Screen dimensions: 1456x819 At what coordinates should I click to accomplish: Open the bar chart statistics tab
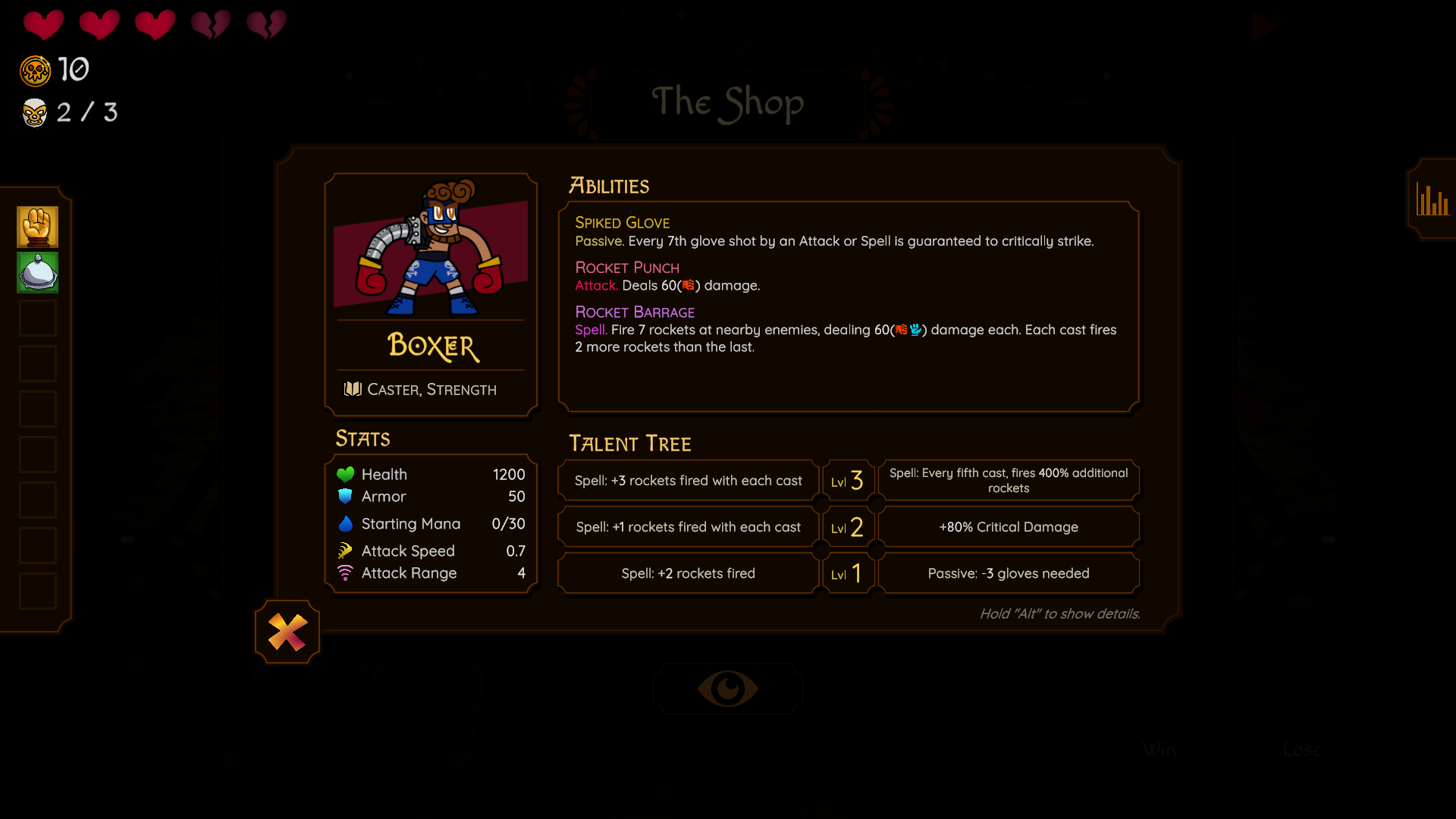tap(1432, 200)
